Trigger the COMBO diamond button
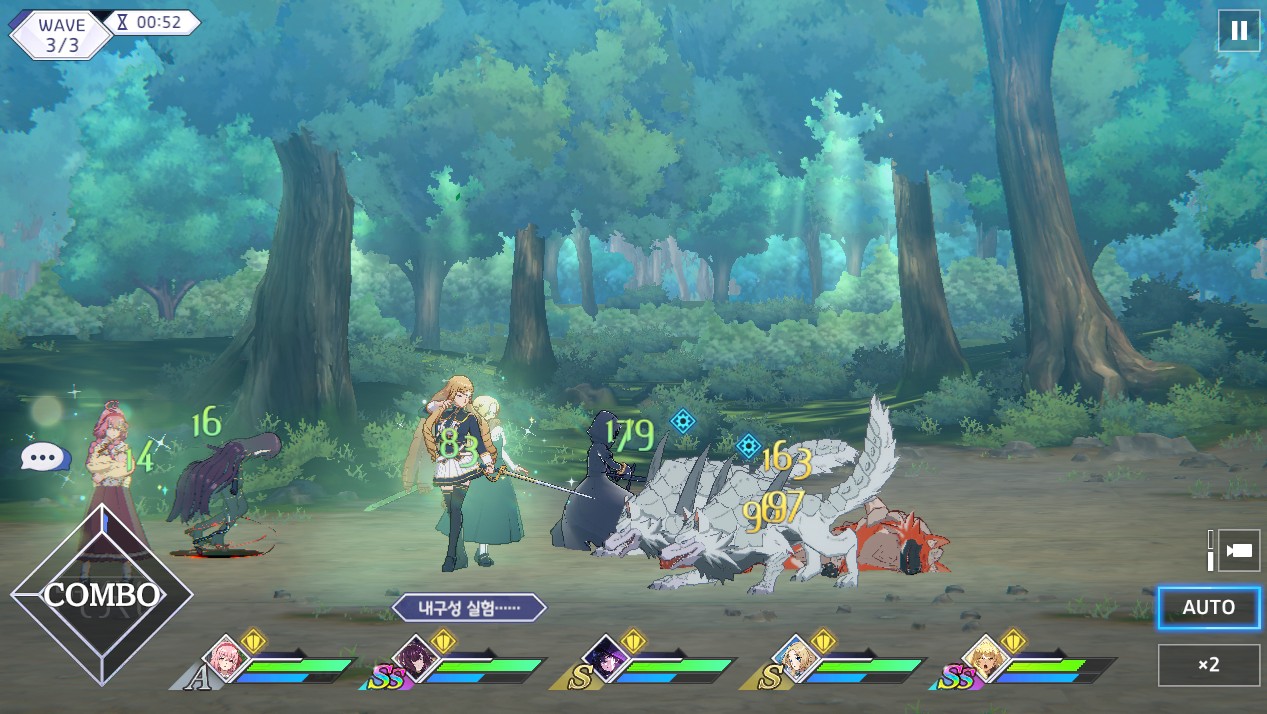The width and height of the screenshot is (1267, 714). pyautogui.click(x=102, y=595)
